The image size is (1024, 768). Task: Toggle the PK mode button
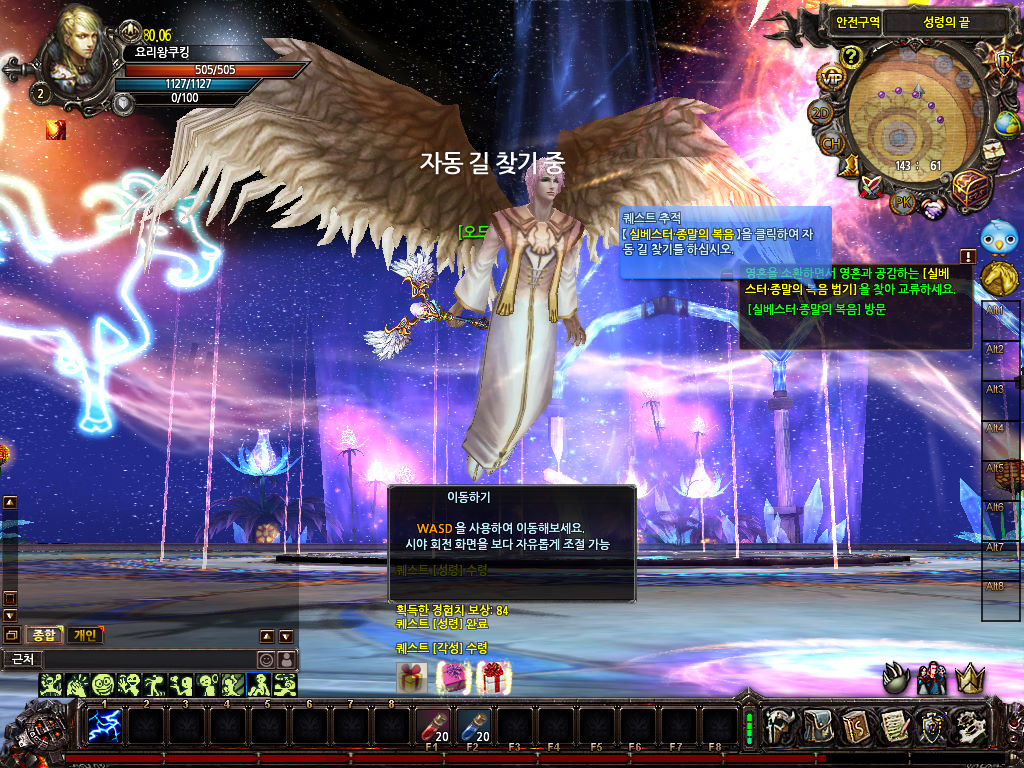tap(903, 201)
